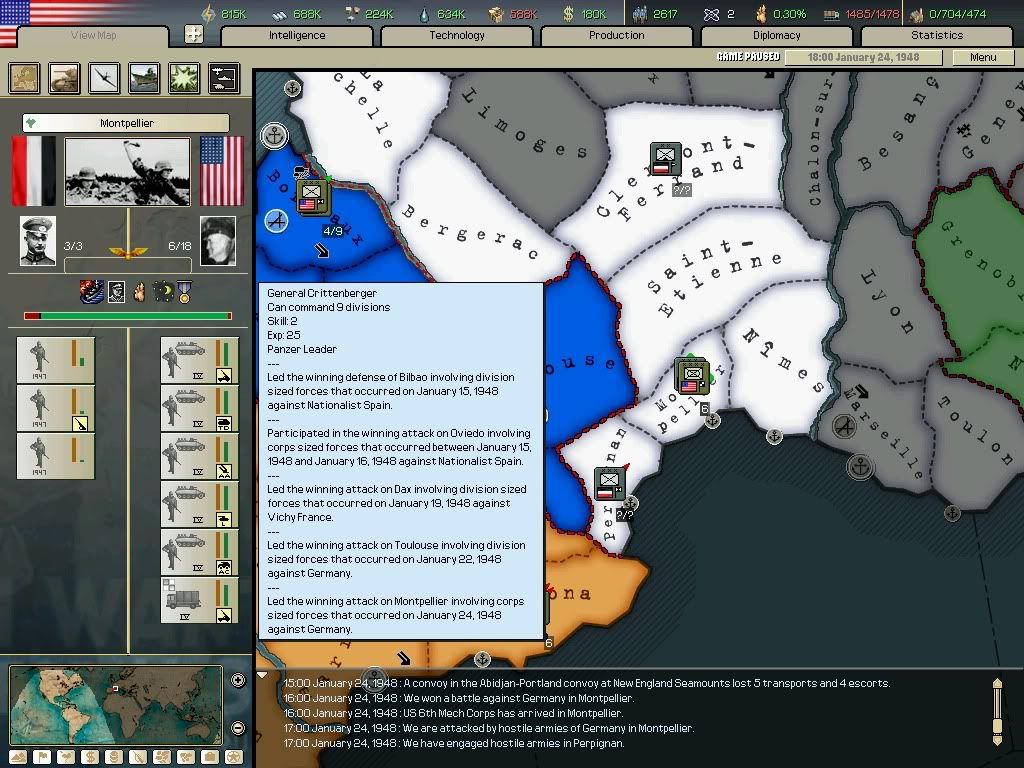Click the Montpellier province name bar
The image size is (1024, 768).
(x=126, y=123)
